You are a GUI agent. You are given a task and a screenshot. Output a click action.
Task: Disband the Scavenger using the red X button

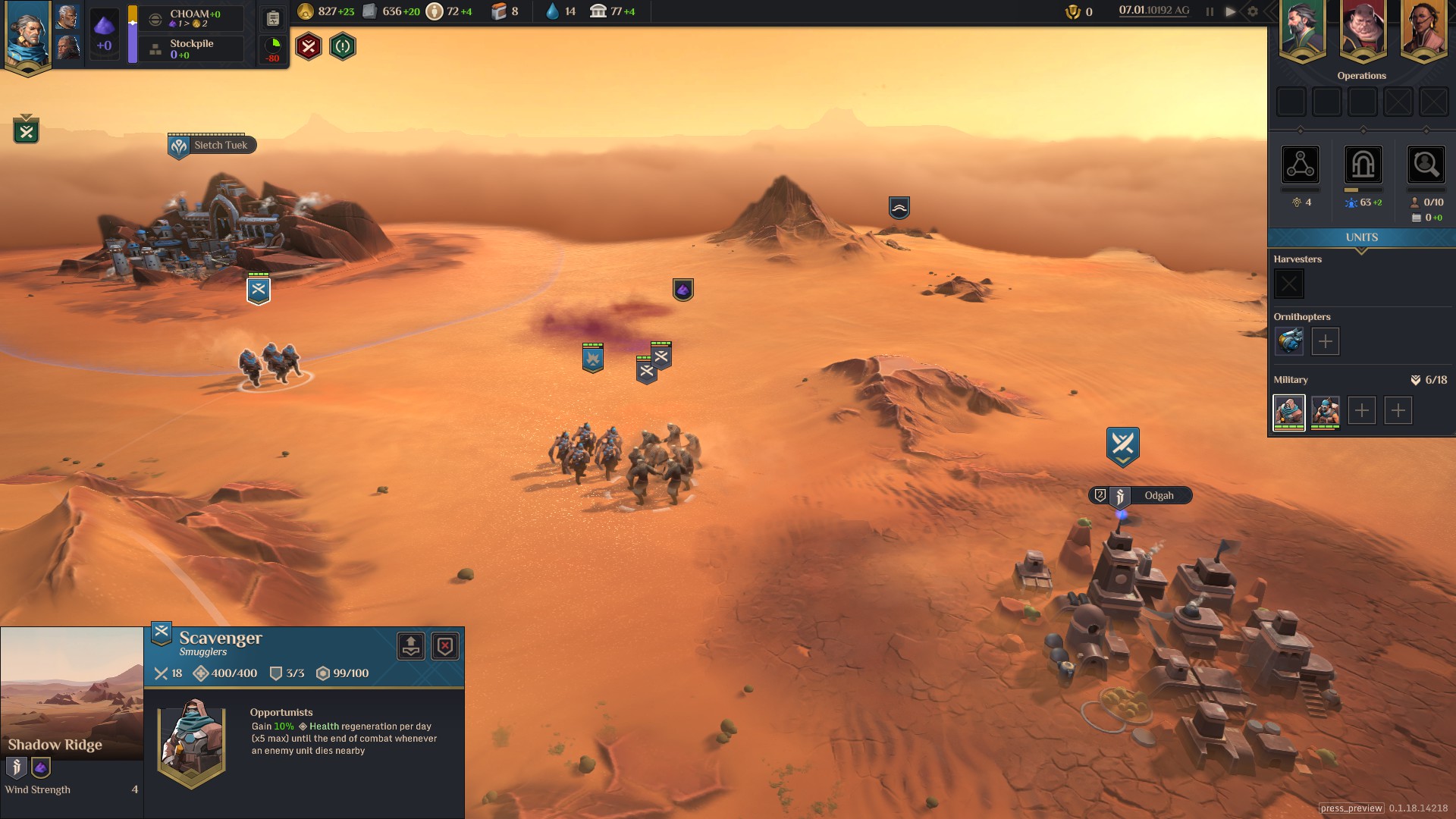pyautogui.click(x=445, y=646)
